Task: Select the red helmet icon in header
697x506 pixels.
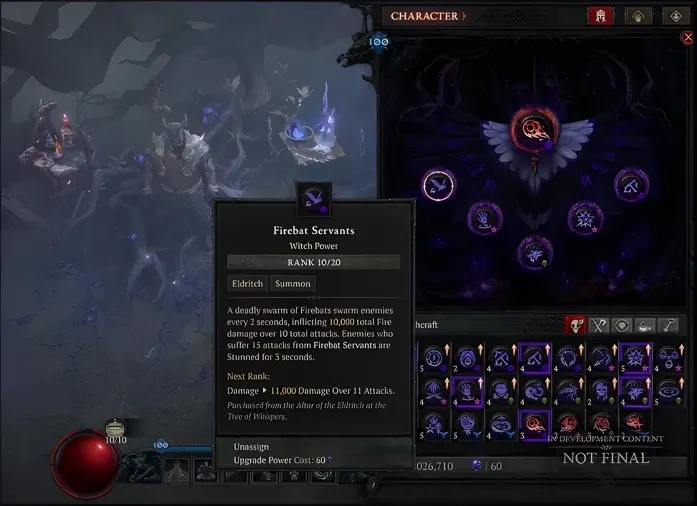Action: 601,16
